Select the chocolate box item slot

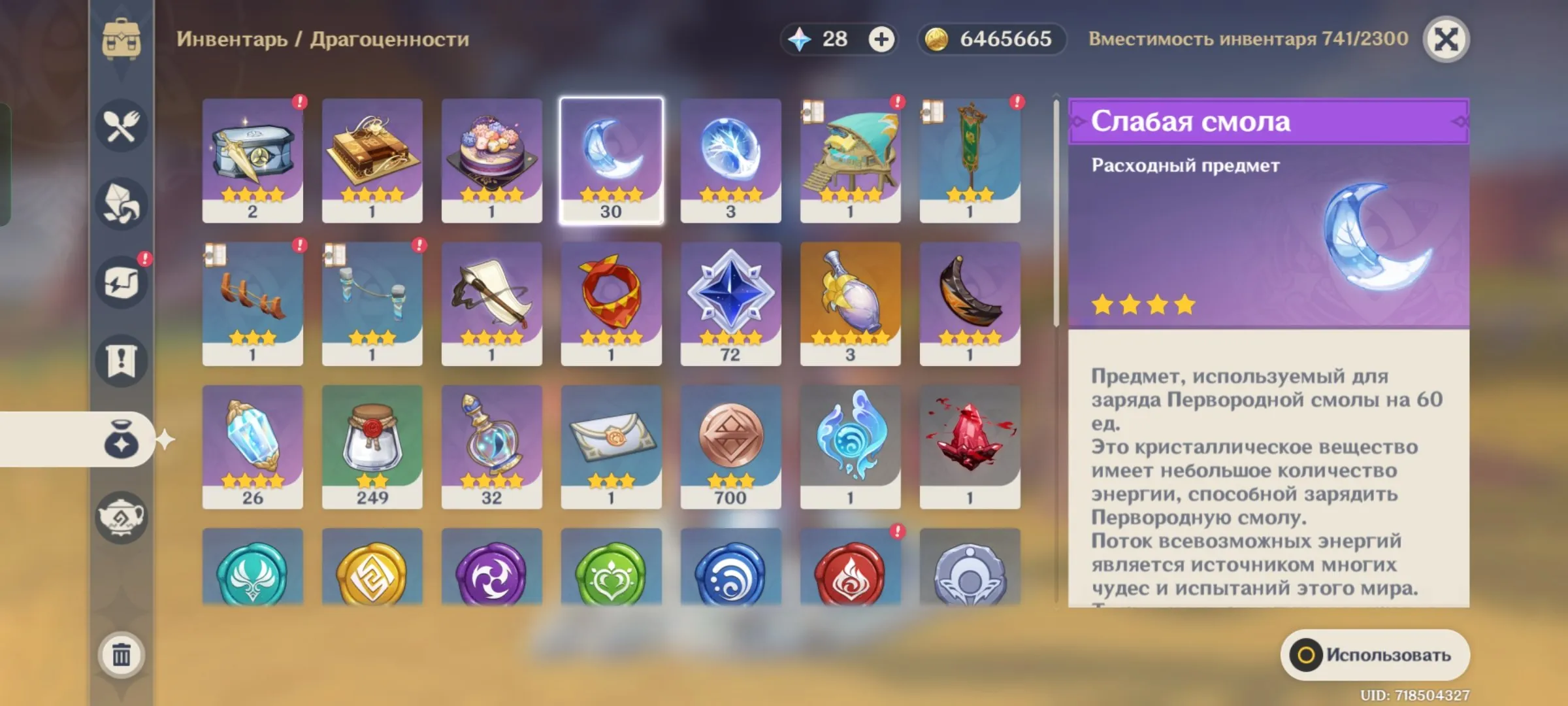click(372, 160)
